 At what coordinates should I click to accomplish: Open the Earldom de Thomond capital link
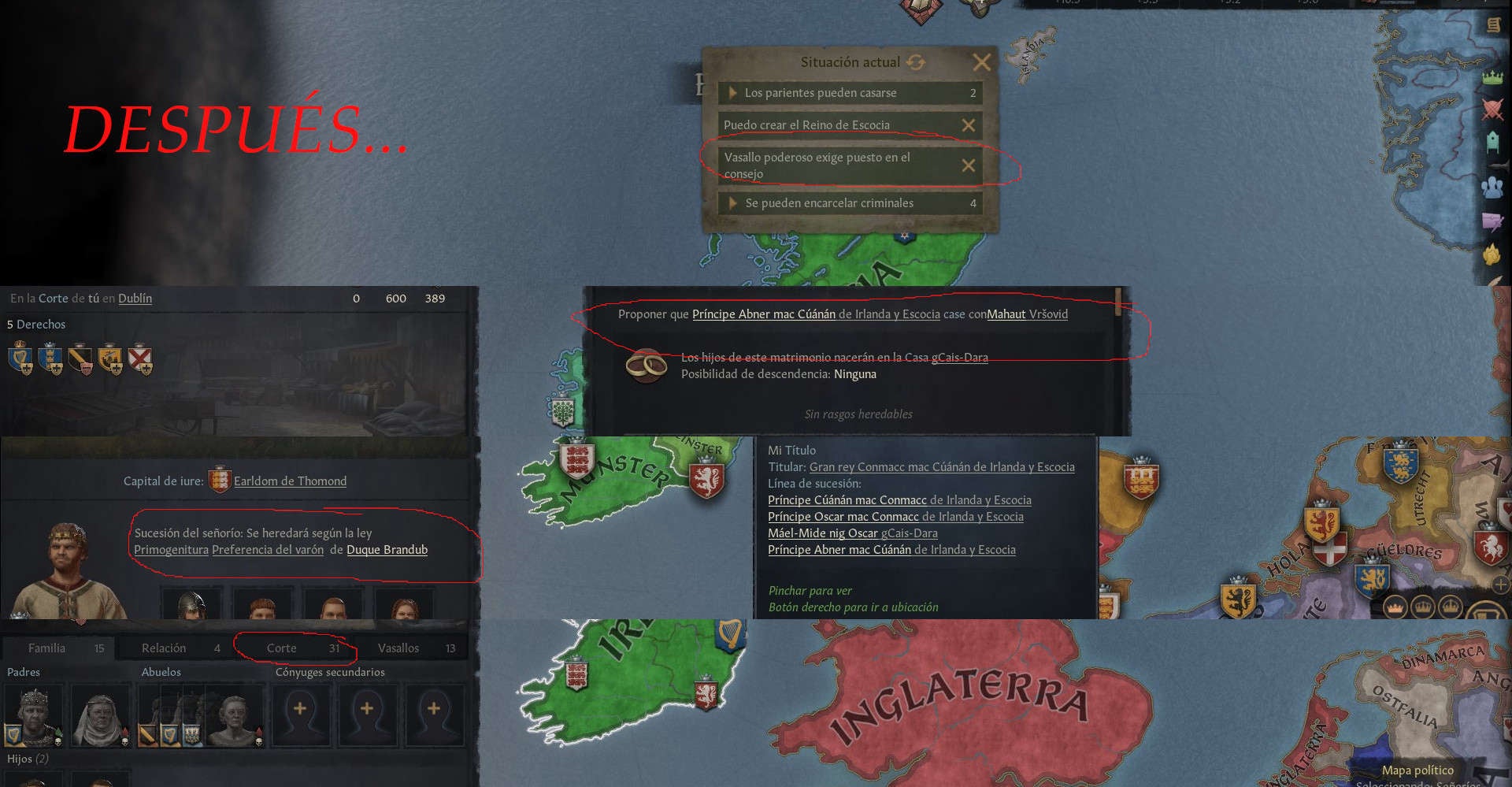[290, 481]
